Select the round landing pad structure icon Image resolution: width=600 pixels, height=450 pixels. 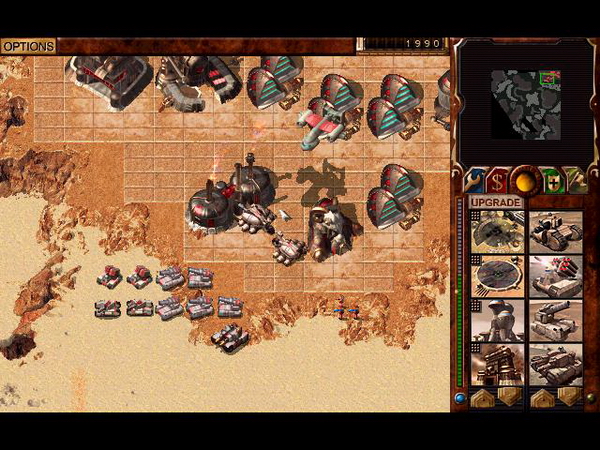pos(497,275)
